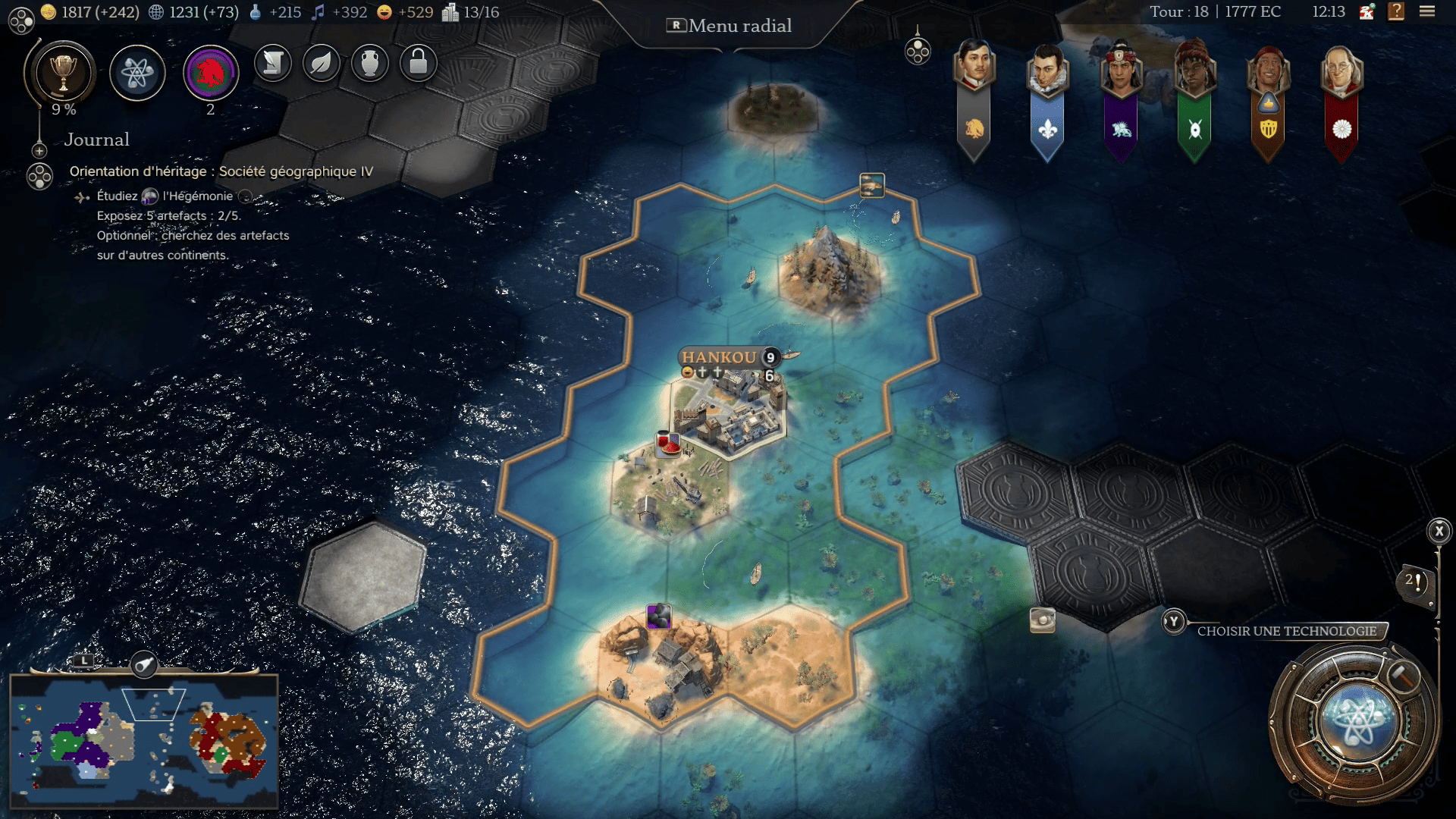This screenshot has height=819, width=1456.
Task: Open the technology tree atom icon
Action: pyautogui.click(x=137, y=74)
